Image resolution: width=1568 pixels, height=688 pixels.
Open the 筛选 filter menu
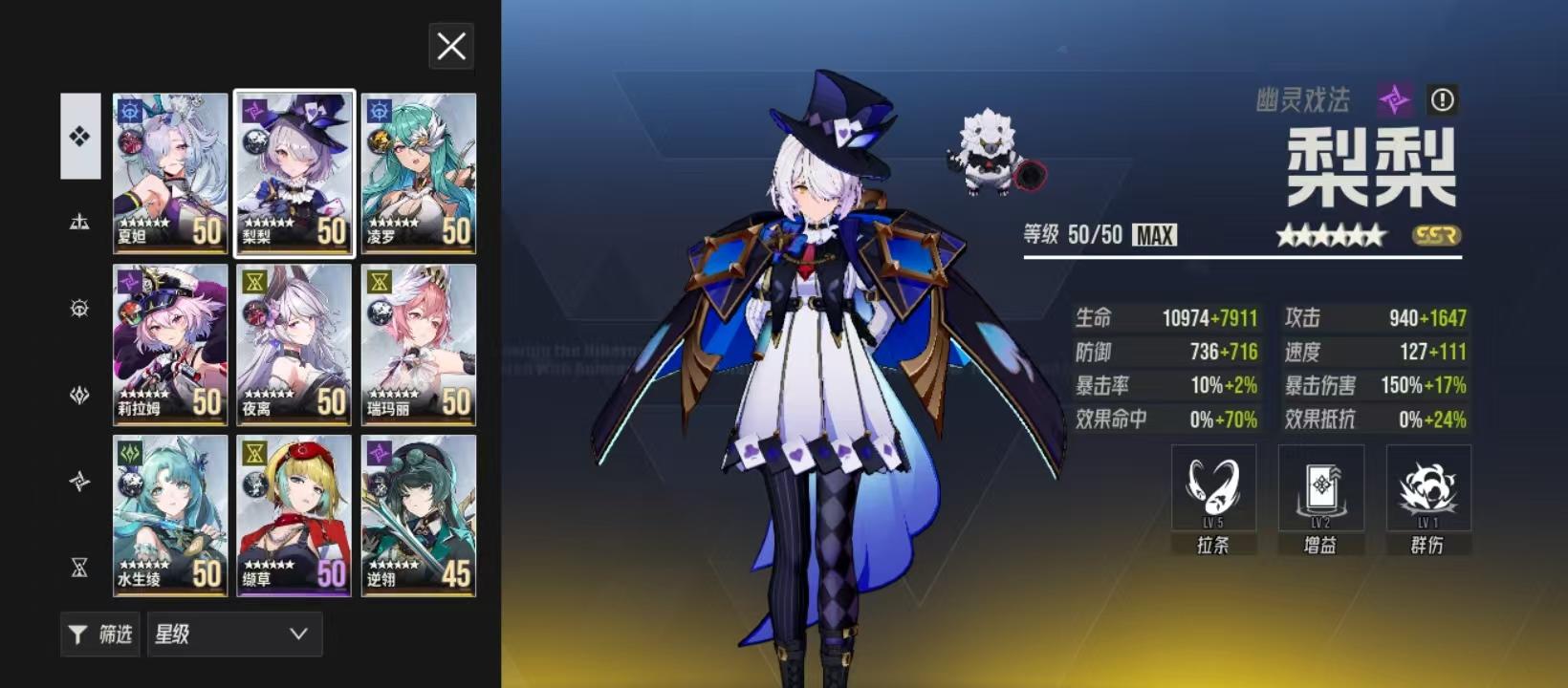(x=99, y=634)
